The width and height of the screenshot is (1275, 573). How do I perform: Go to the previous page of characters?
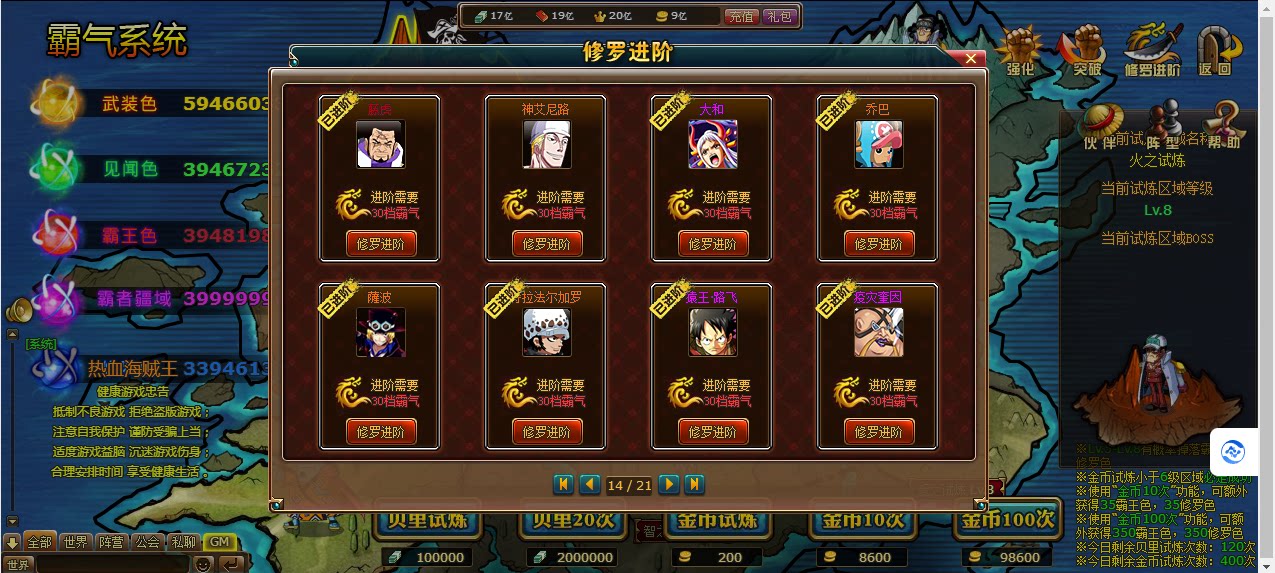(x=590, y=485)
